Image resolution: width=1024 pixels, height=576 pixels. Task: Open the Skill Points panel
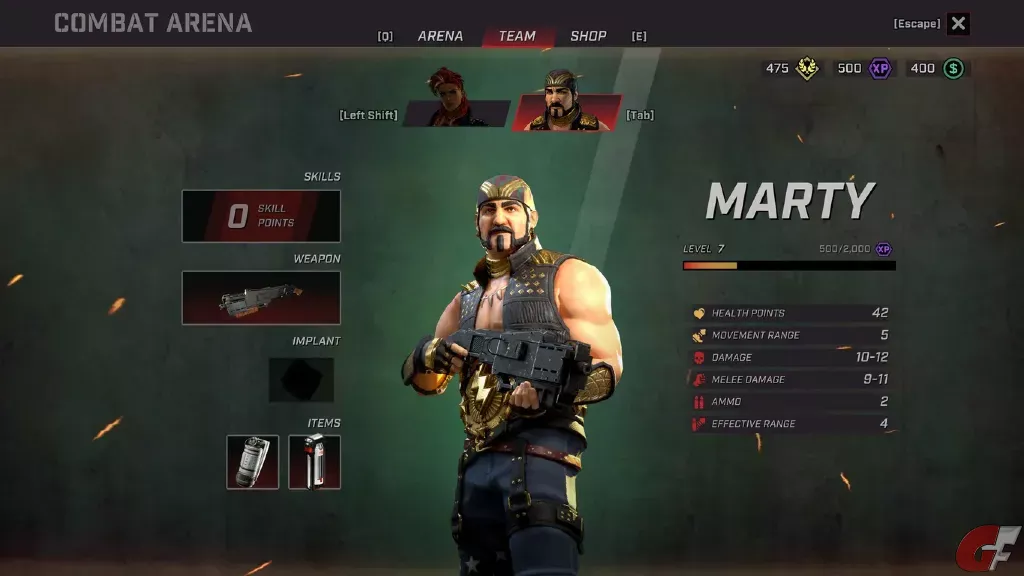click(x=261, y=216)
